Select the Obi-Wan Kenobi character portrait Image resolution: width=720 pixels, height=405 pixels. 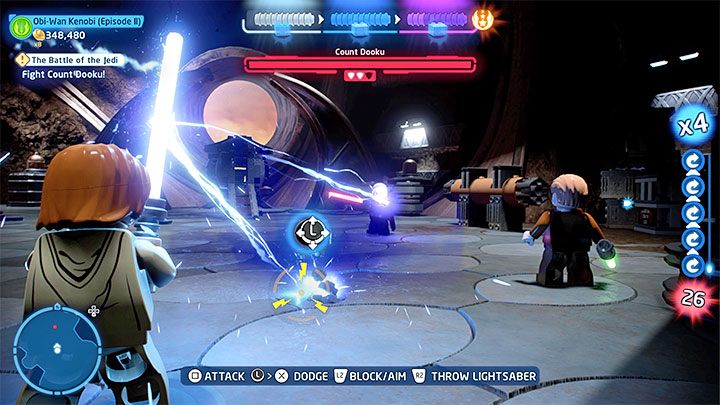[21, 28]
